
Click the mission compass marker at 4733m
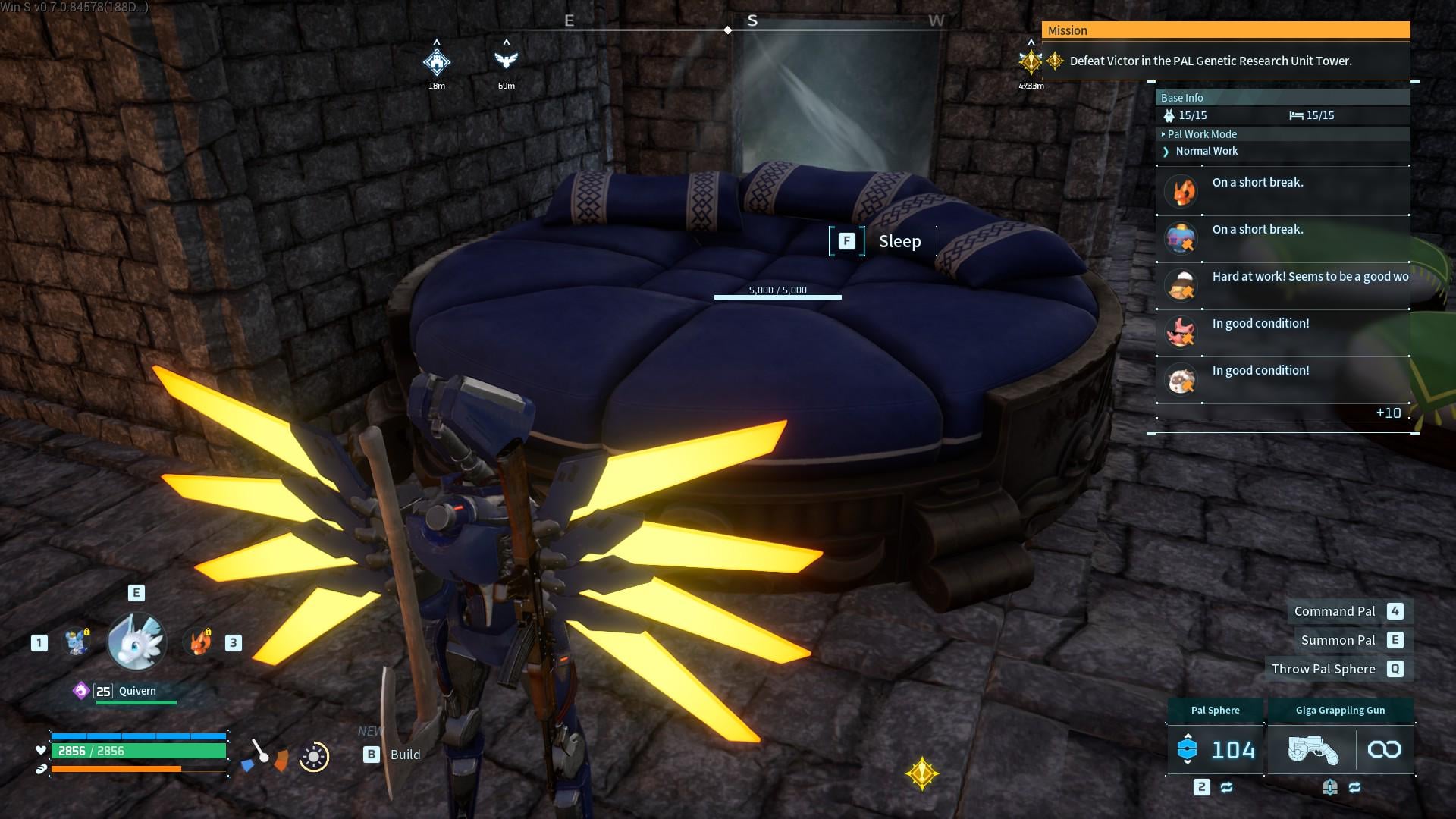(x=1031, y=61)
